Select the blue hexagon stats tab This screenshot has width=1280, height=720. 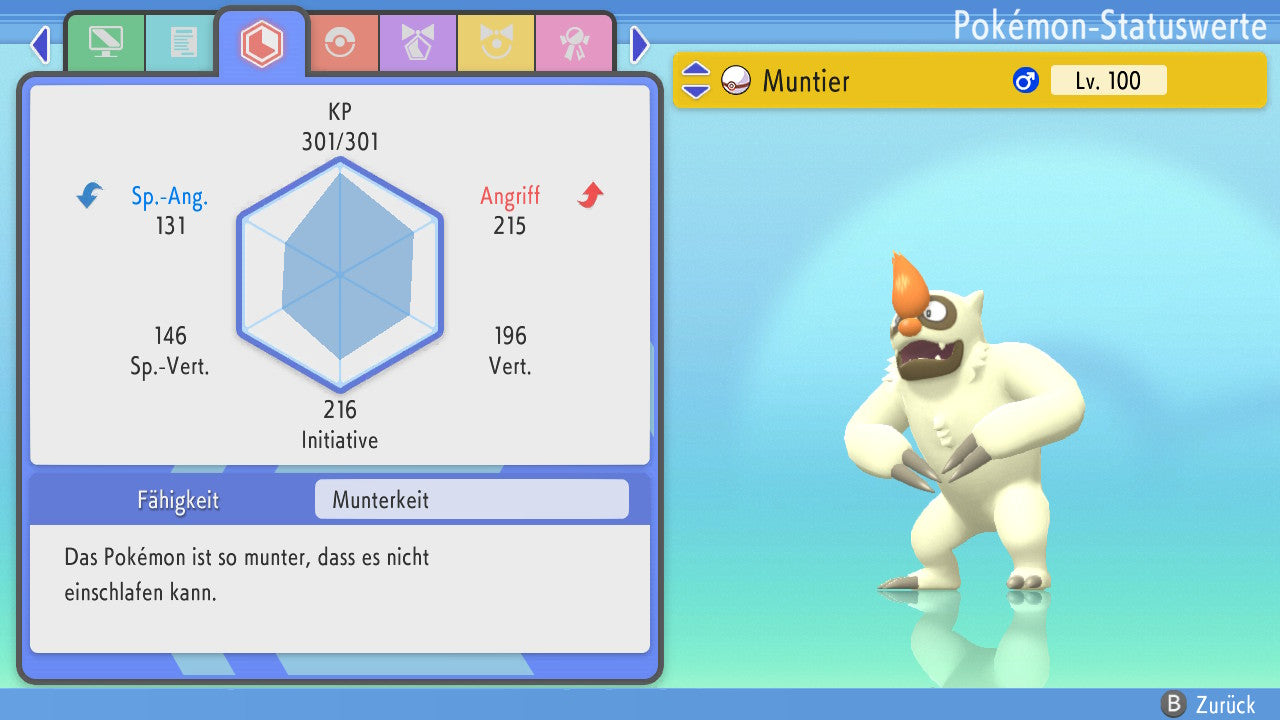pyautogui.click(x=262, y=43)
